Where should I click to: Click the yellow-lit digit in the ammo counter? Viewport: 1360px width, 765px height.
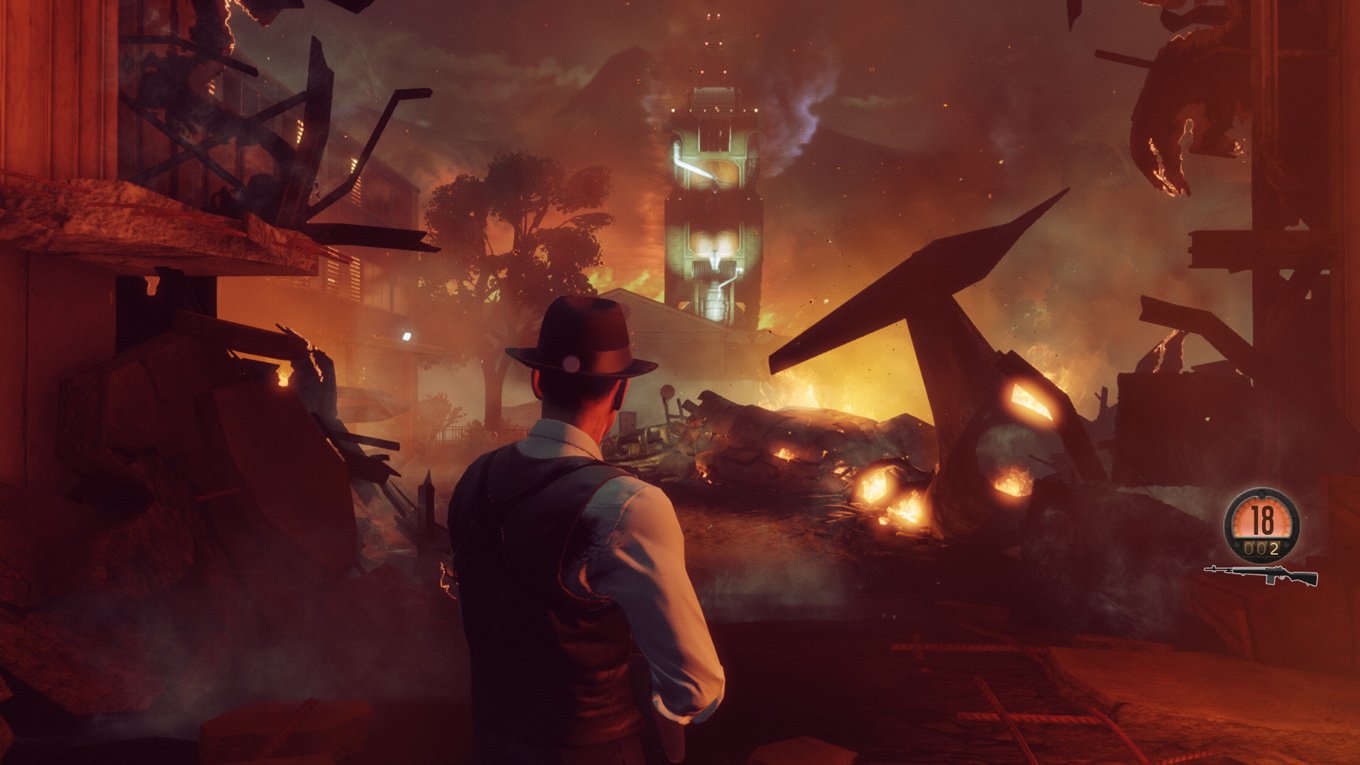coord(1274,547)
